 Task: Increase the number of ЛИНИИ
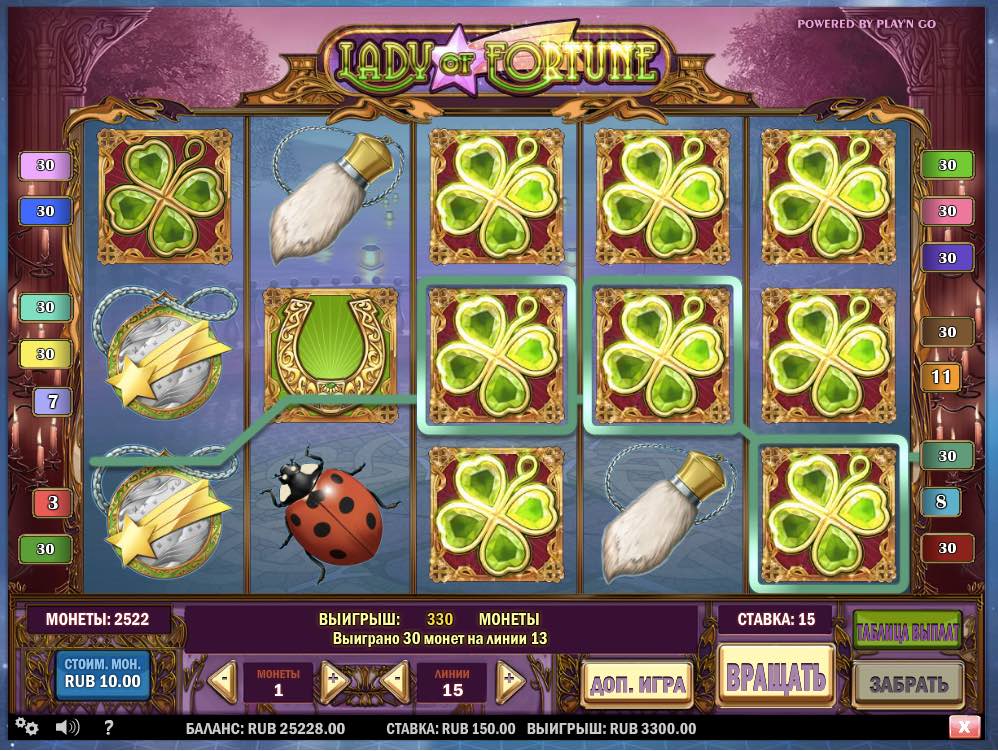[x=510, y=682]
